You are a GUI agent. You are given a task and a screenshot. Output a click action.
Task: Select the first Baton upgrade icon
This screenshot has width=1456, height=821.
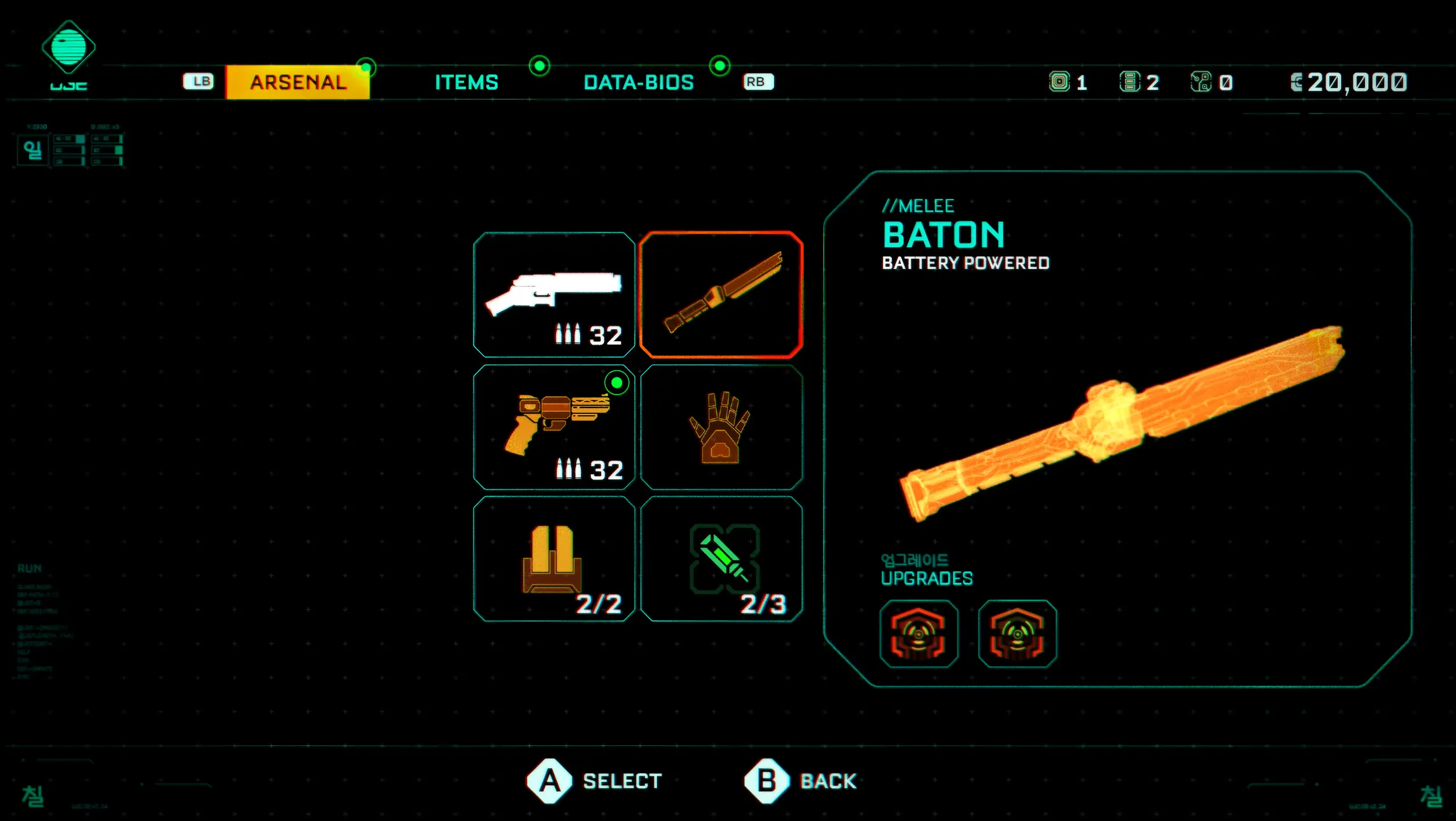918,634
